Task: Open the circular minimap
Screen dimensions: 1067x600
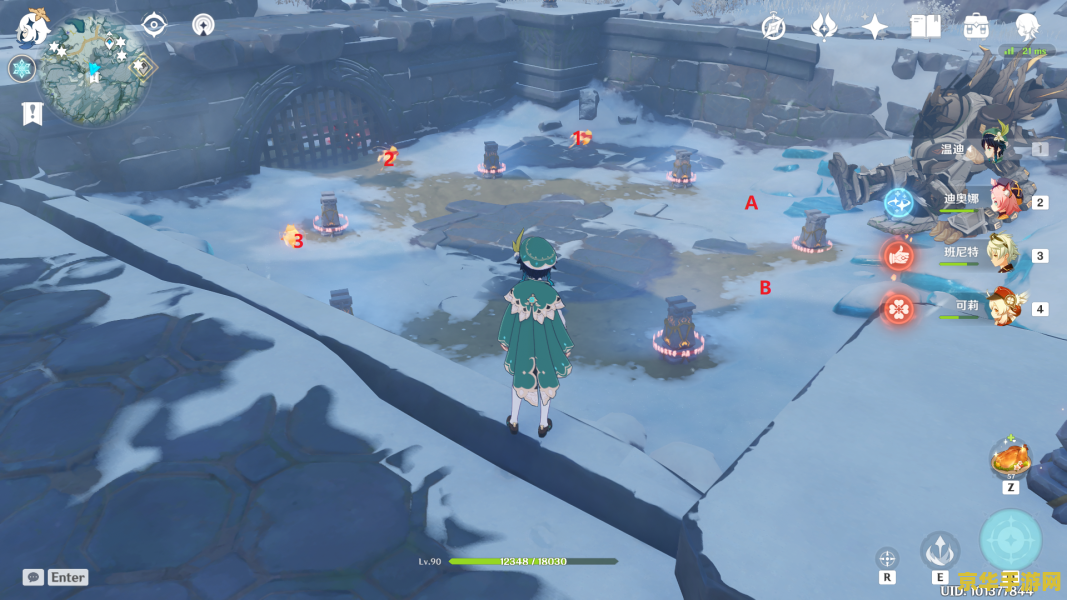Action: click(94, 70)
